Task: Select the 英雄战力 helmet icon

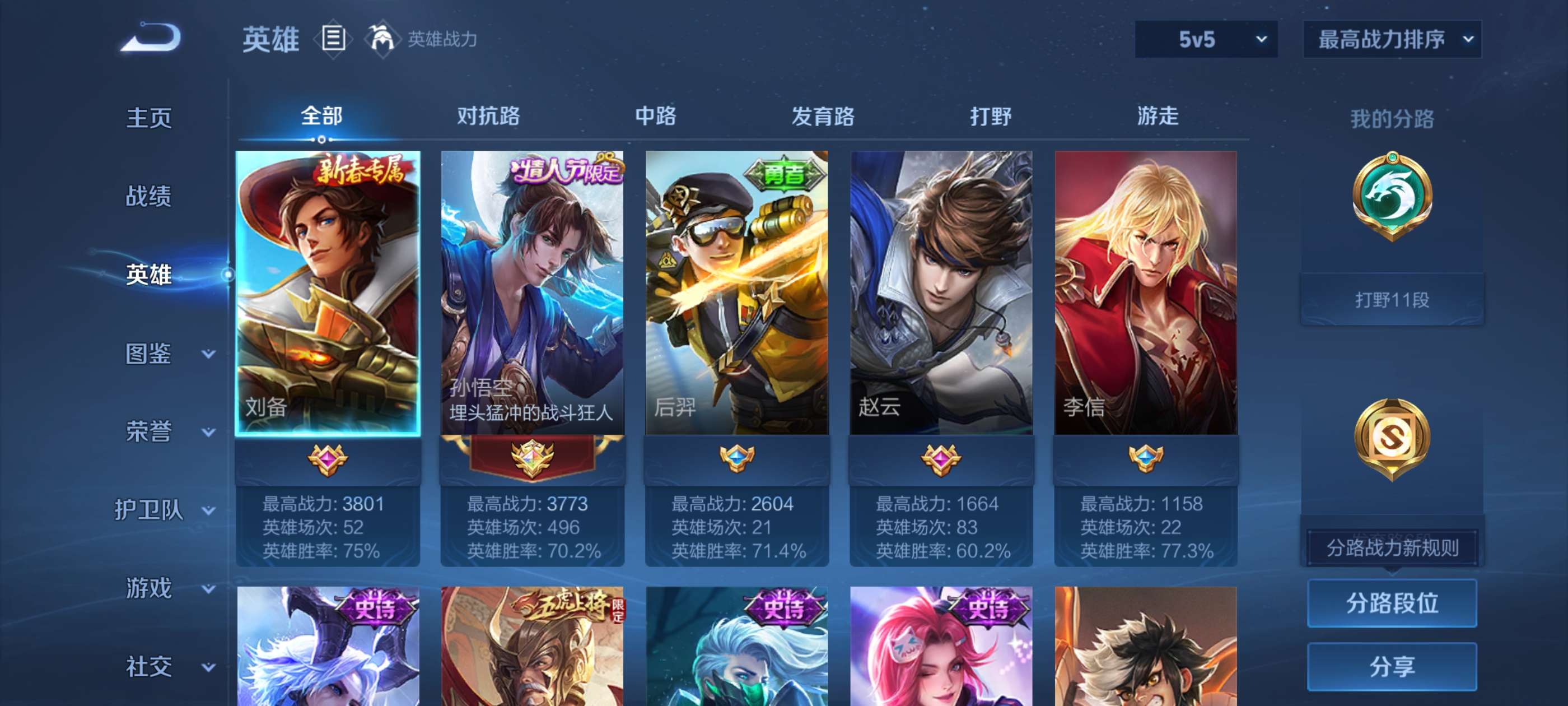Action: tap(381, 38)
